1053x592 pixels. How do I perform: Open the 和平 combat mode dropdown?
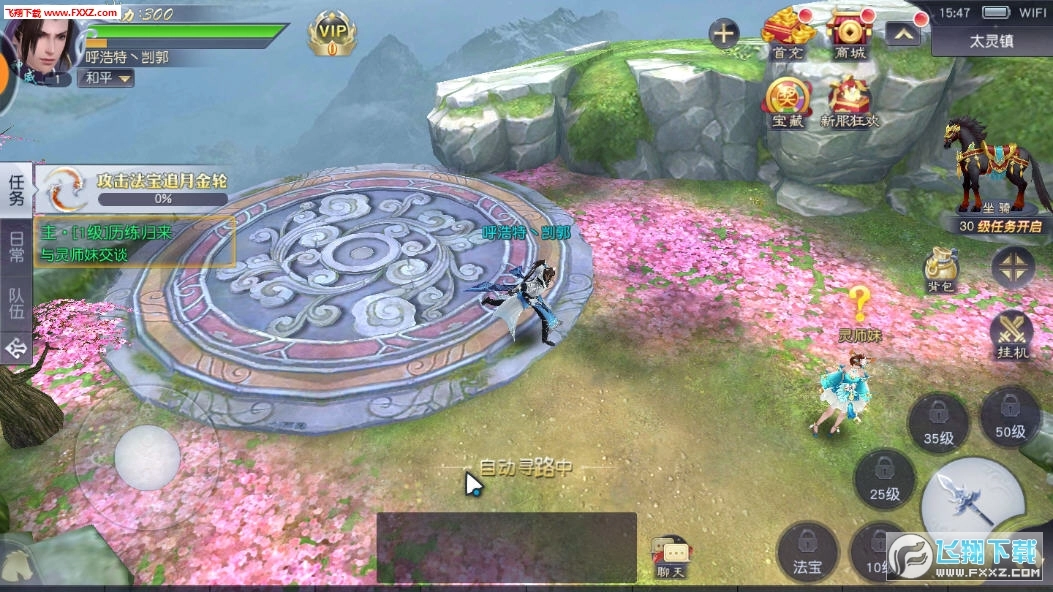click(x=107, y=78)
